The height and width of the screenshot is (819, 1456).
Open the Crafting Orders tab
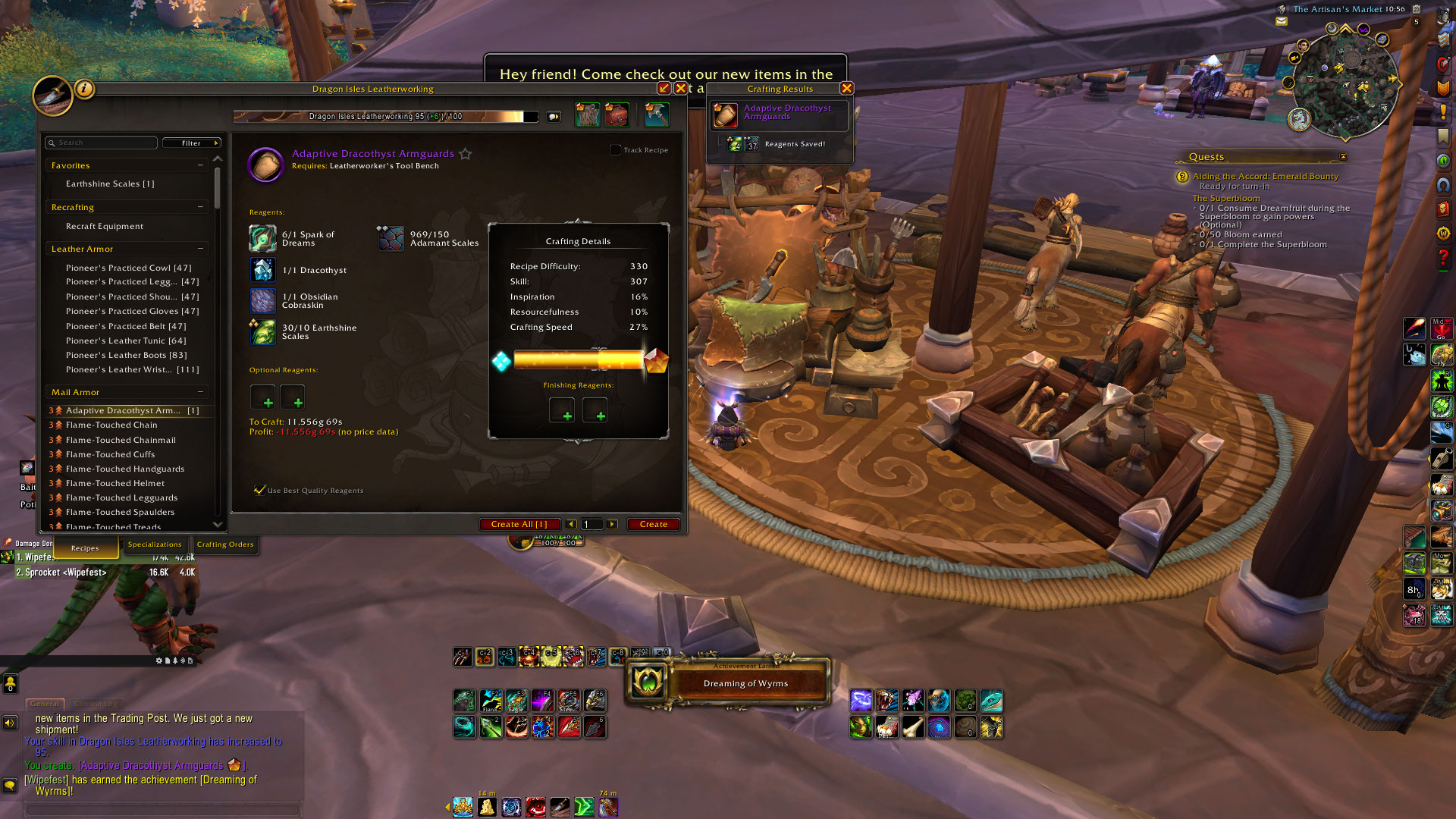(x=225, y=544)
